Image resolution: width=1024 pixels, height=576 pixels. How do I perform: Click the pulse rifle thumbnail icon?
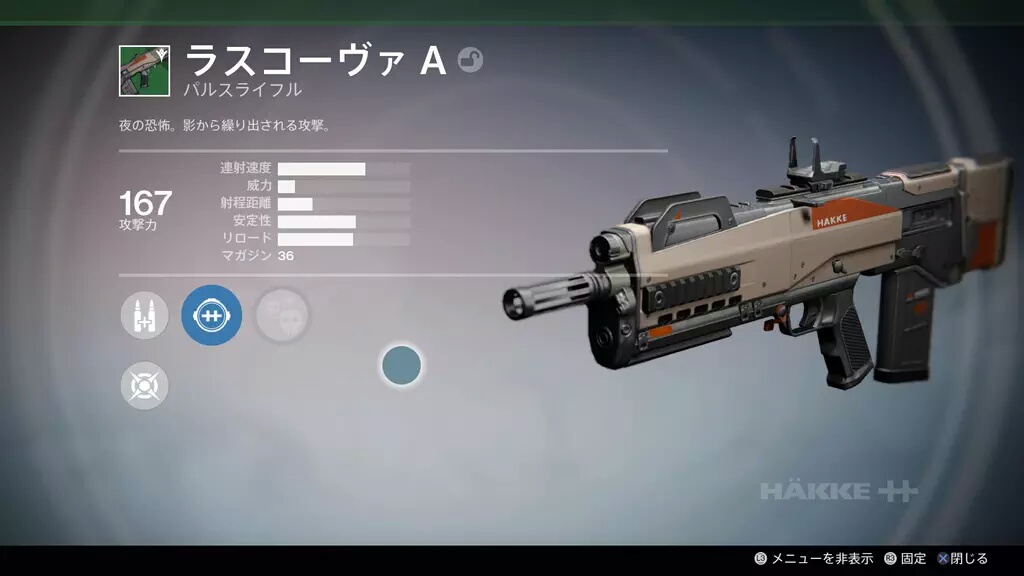(145, 71)
